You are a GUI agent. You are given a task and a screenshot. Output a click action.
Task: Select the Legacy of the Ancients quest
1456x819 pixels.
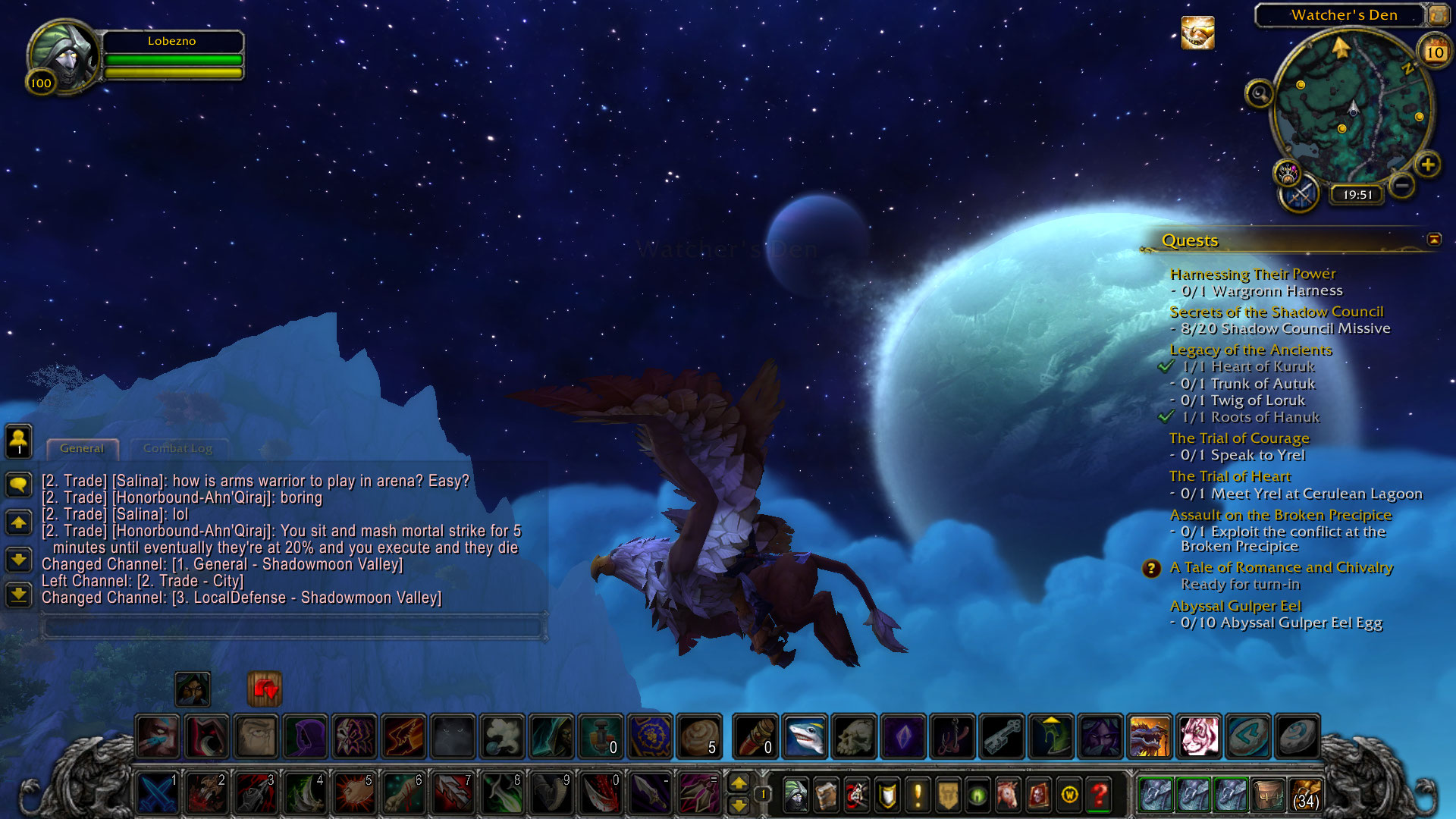coord(1250,350)
